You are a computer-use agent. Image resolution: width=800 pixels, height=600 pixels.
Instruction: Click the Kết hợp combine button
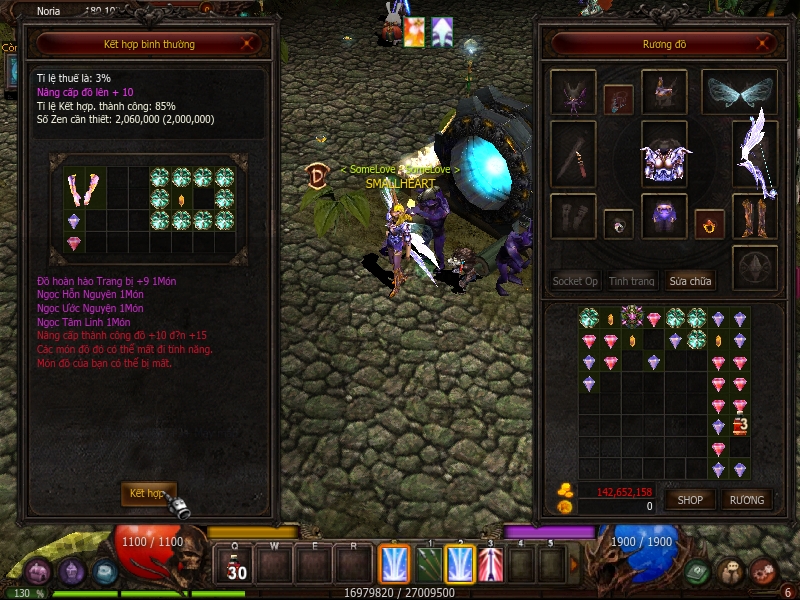point(147,493)
